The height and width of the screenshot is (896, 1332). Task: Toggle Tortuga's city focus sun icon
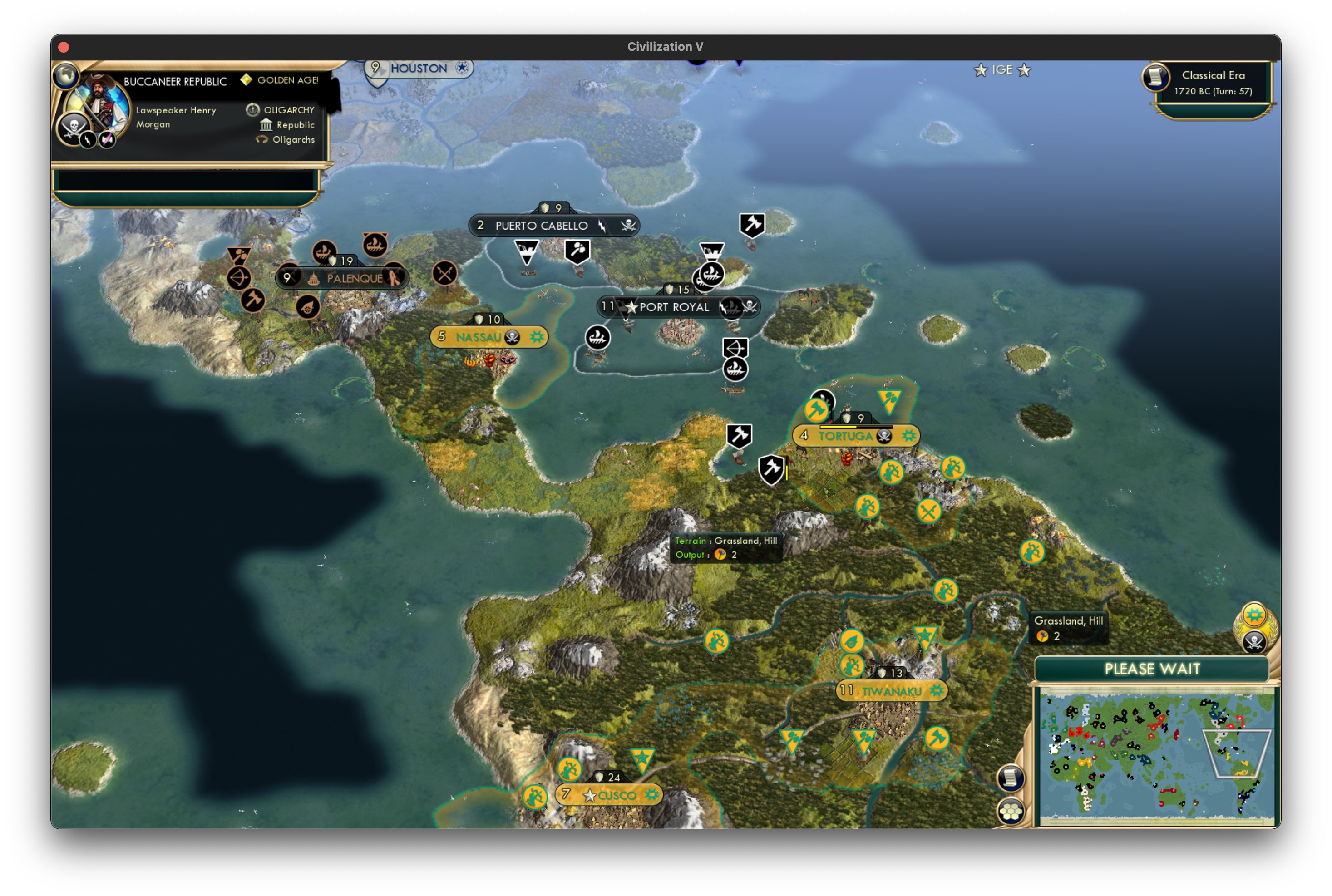tap(908, 436)
